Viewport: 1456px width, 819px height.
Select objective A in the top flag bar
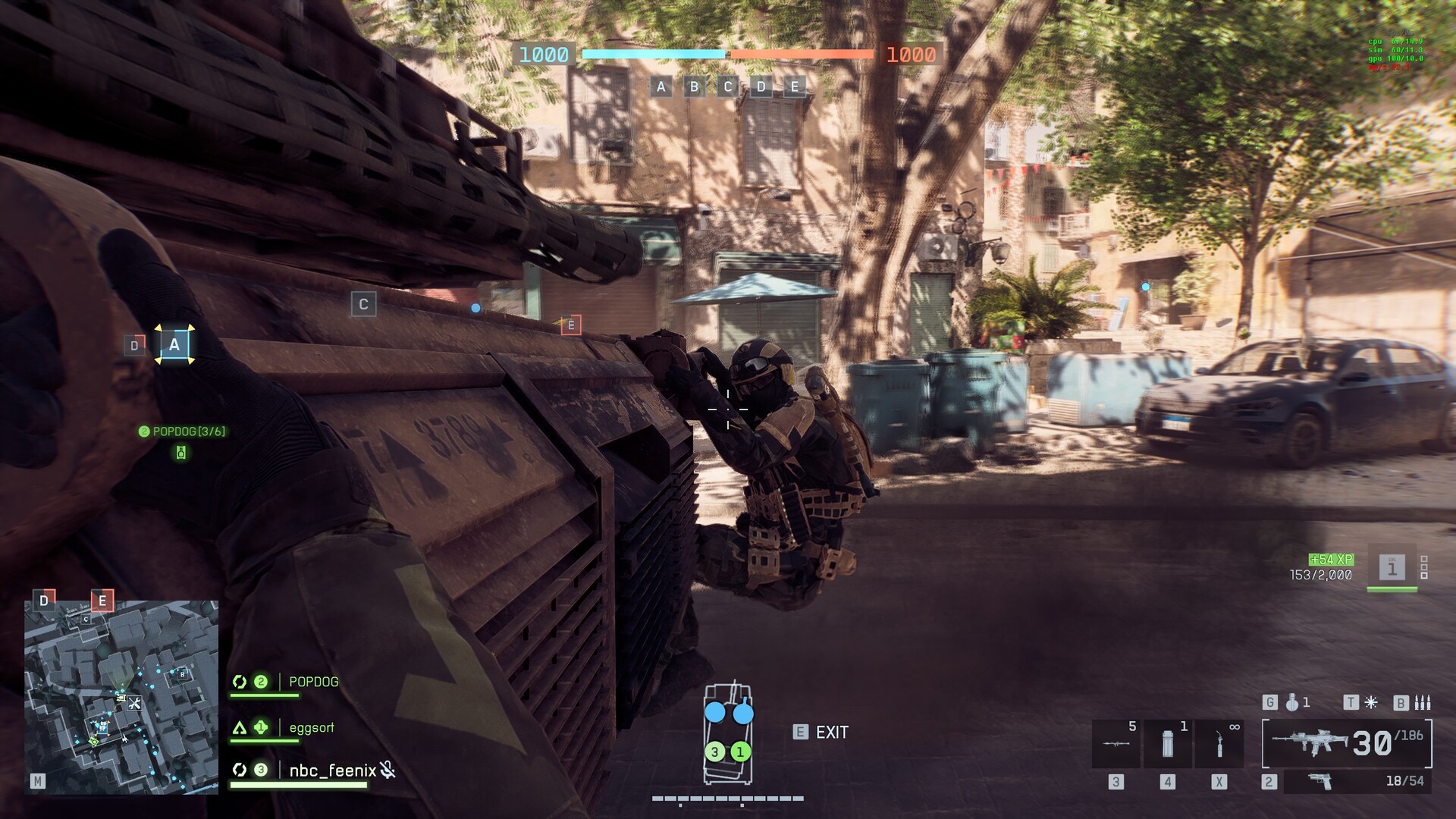click(661, 86)
